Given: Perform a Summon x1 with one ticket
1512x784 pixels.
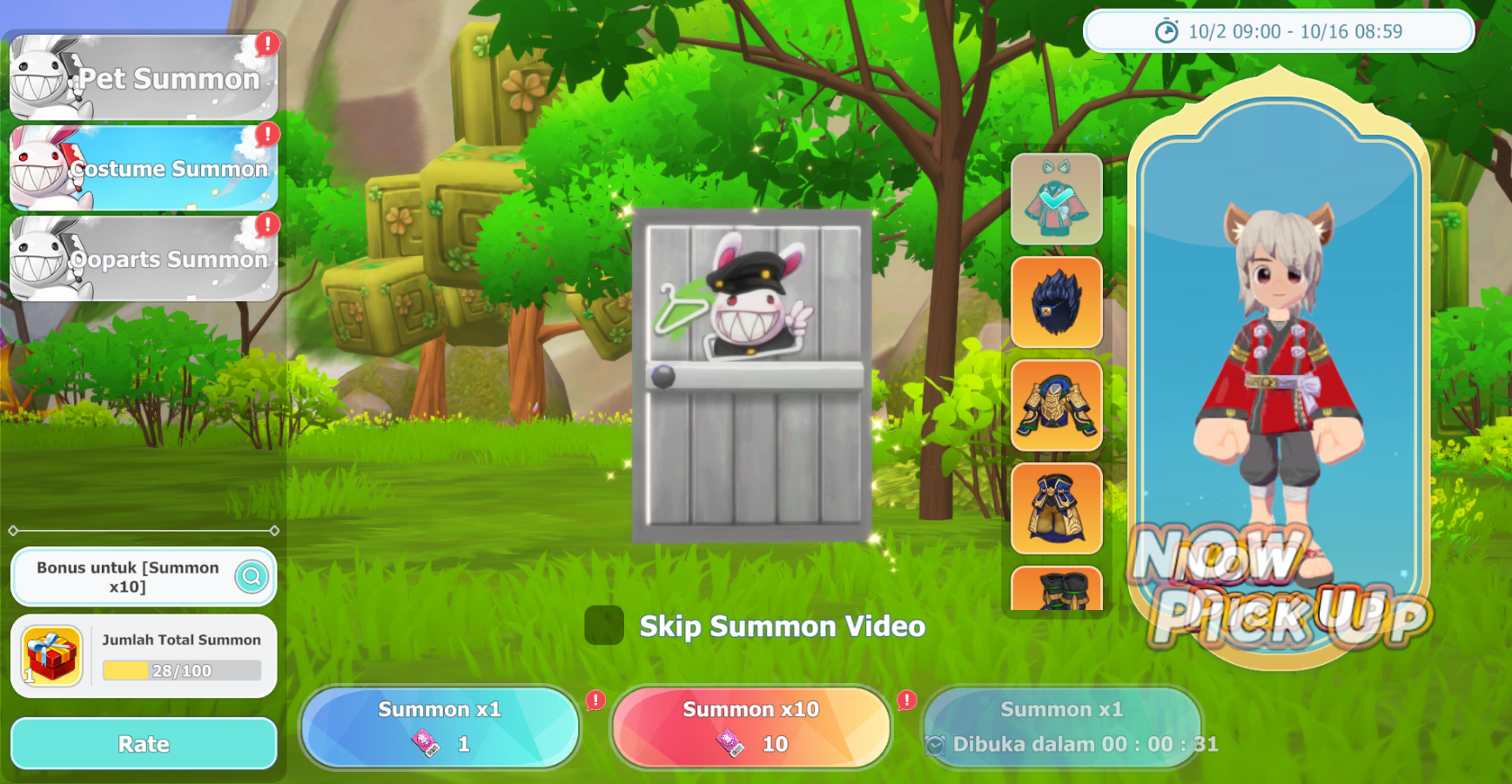Looking at the screenshot, I should pos(440,727).
